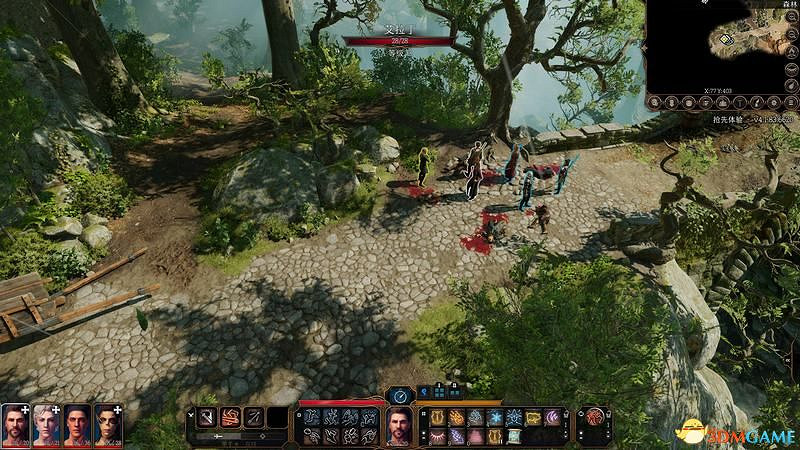Choose the ranged weapon attack icon
This screenshot has height=450, width=800.
pos(254,417)
